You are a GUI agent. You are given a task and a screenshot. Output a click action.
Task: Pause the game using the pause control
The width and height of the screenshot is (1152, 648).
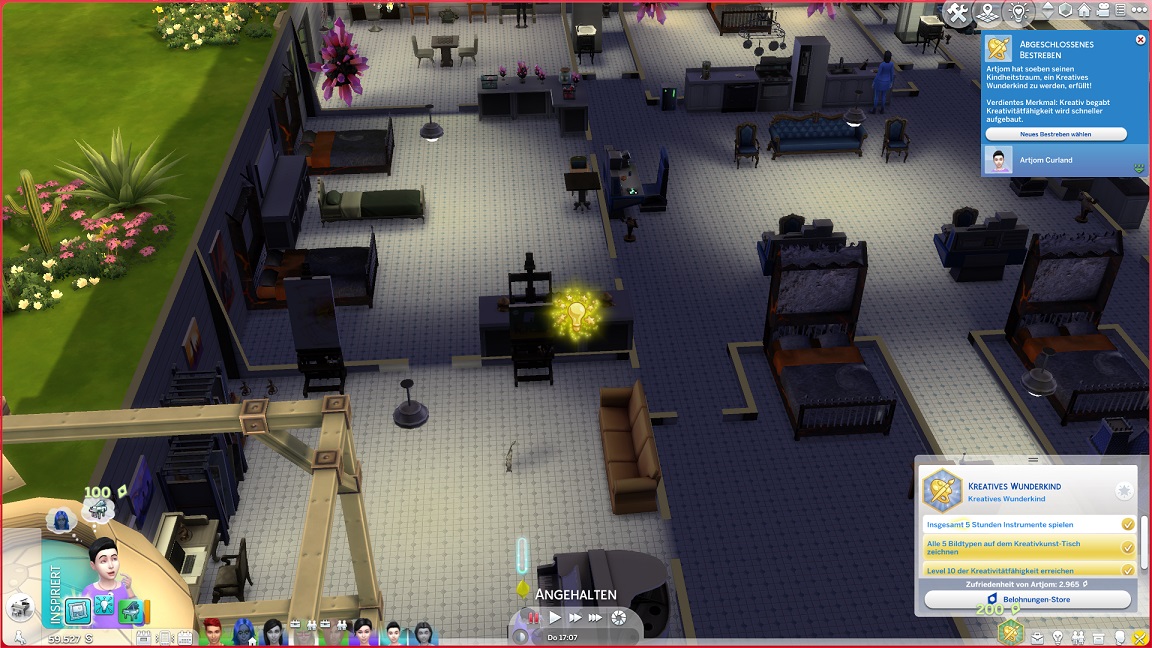(x=532, y=617)
